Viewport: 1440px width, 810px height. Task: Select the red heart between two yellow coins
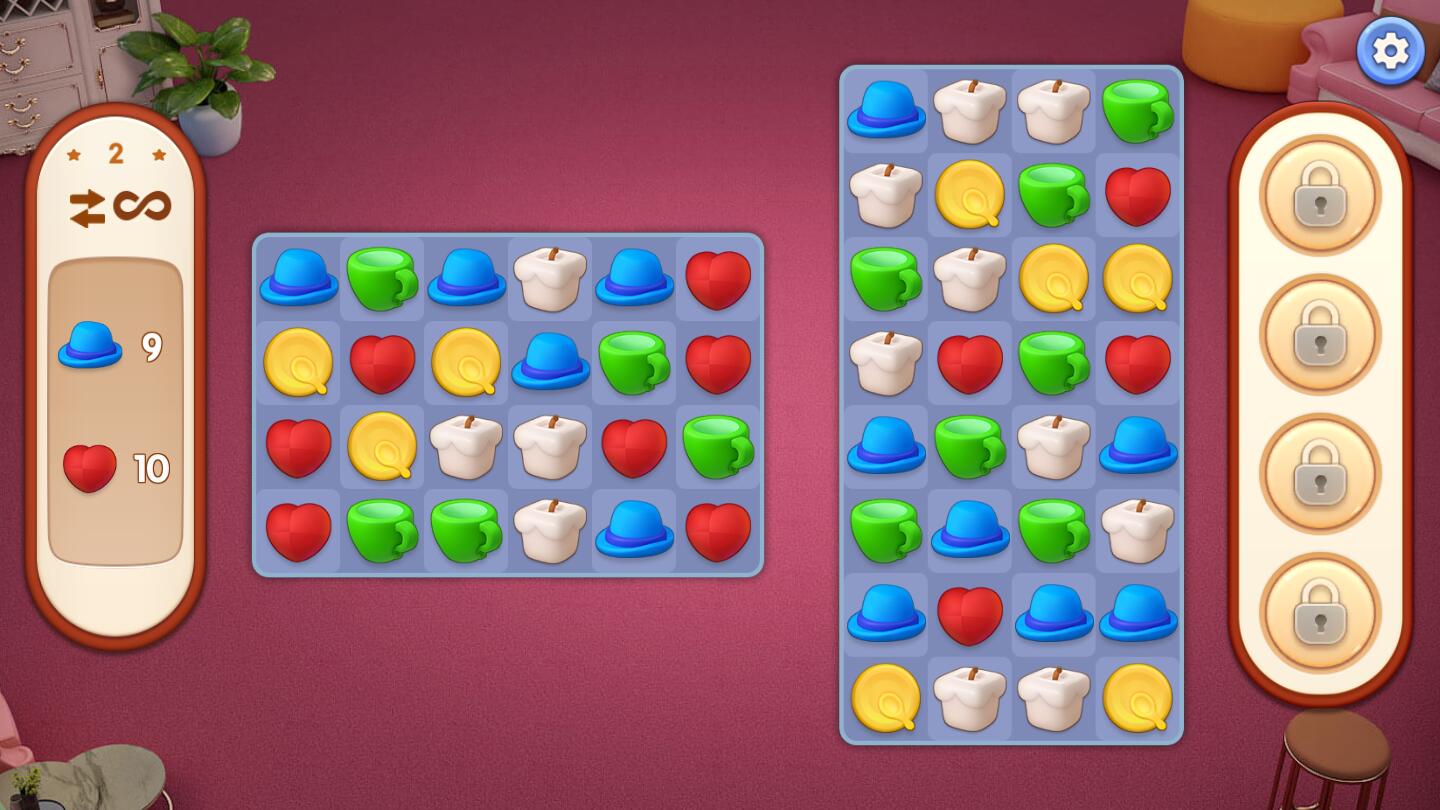pos(382,362)
